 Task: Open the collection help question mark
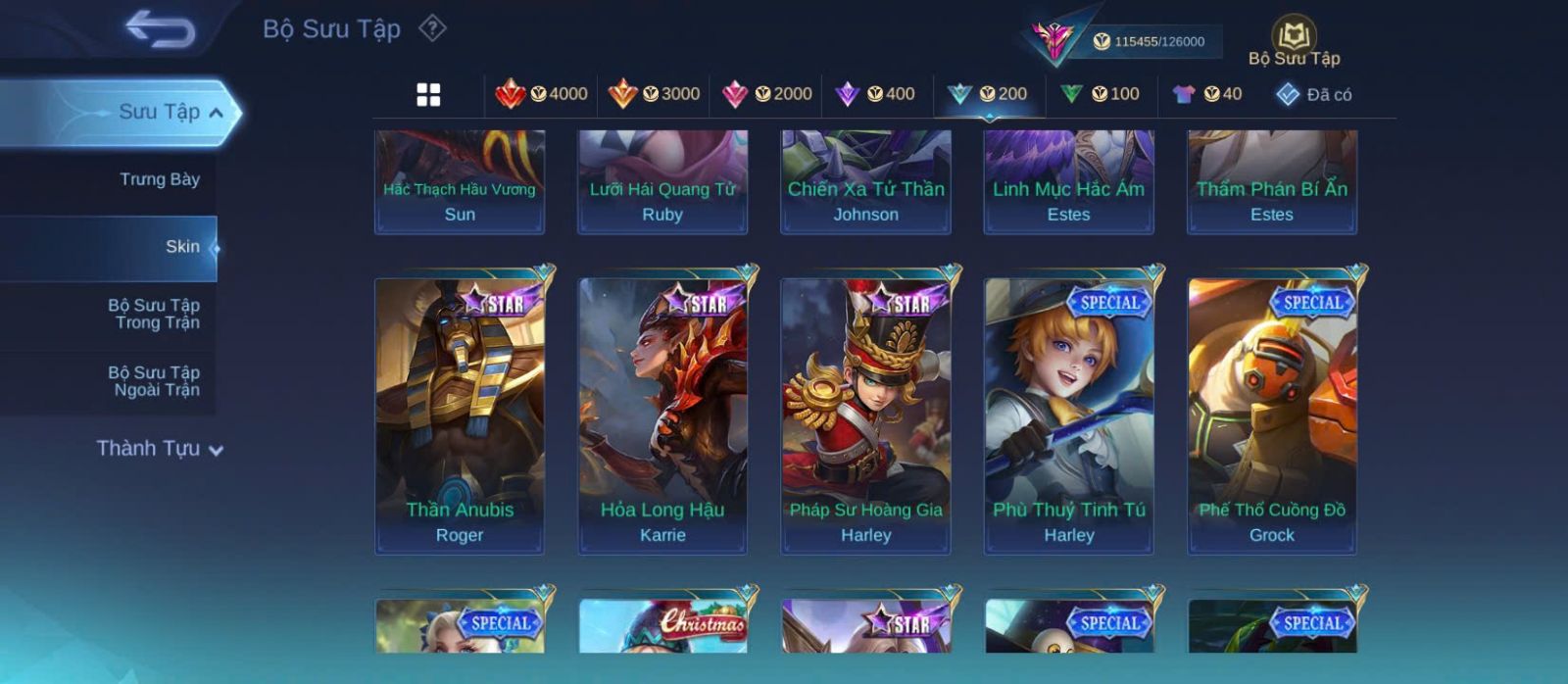coord(432,28)
